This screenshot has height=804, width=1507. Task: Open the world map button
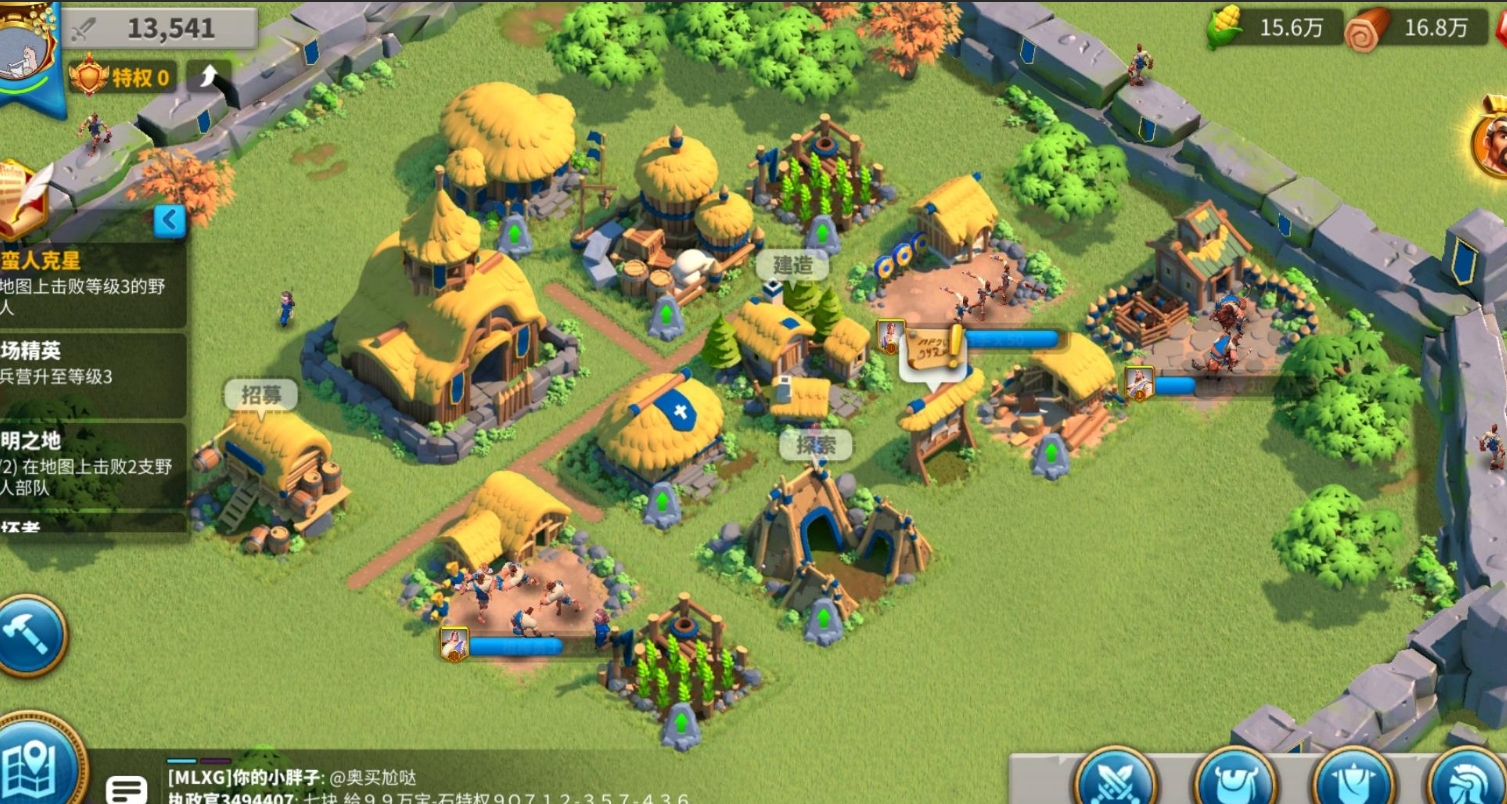38,765
